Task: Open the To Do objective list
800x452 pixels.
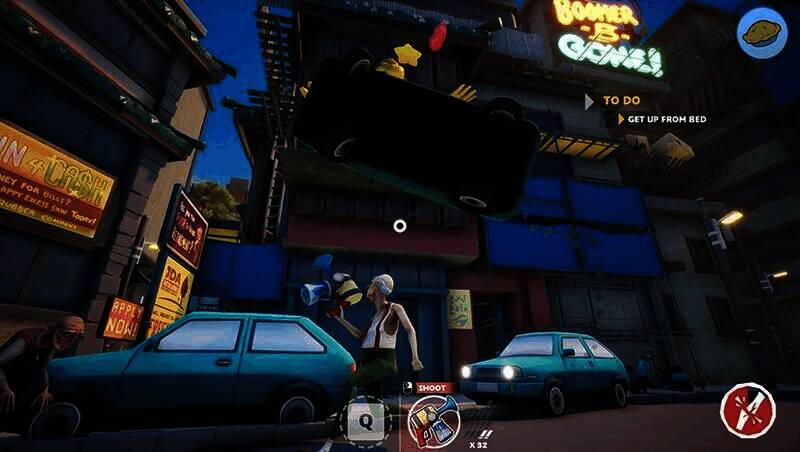Action: click(x=620, y=101)
